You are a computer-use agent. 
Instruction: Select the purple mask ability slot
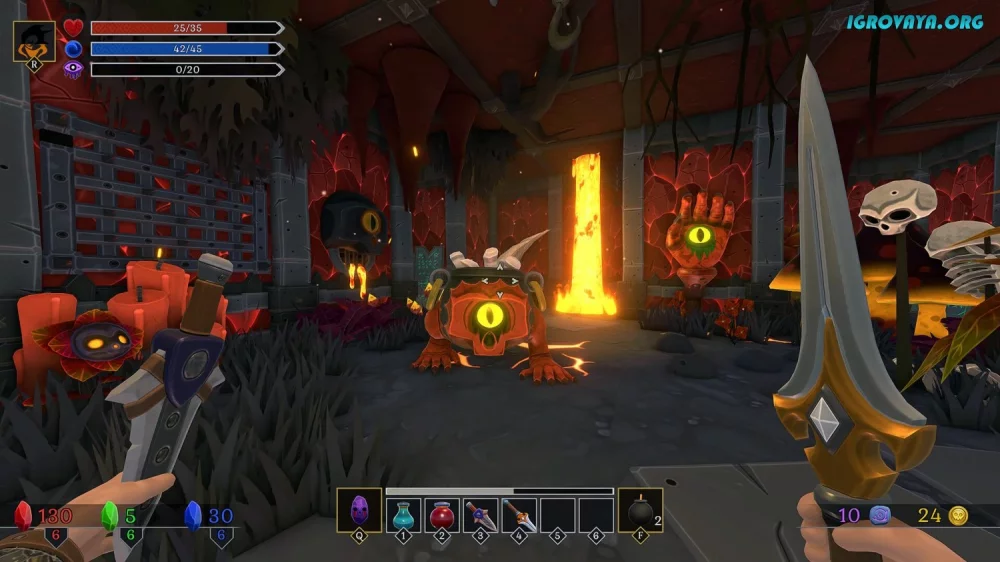tap(359, 512)
